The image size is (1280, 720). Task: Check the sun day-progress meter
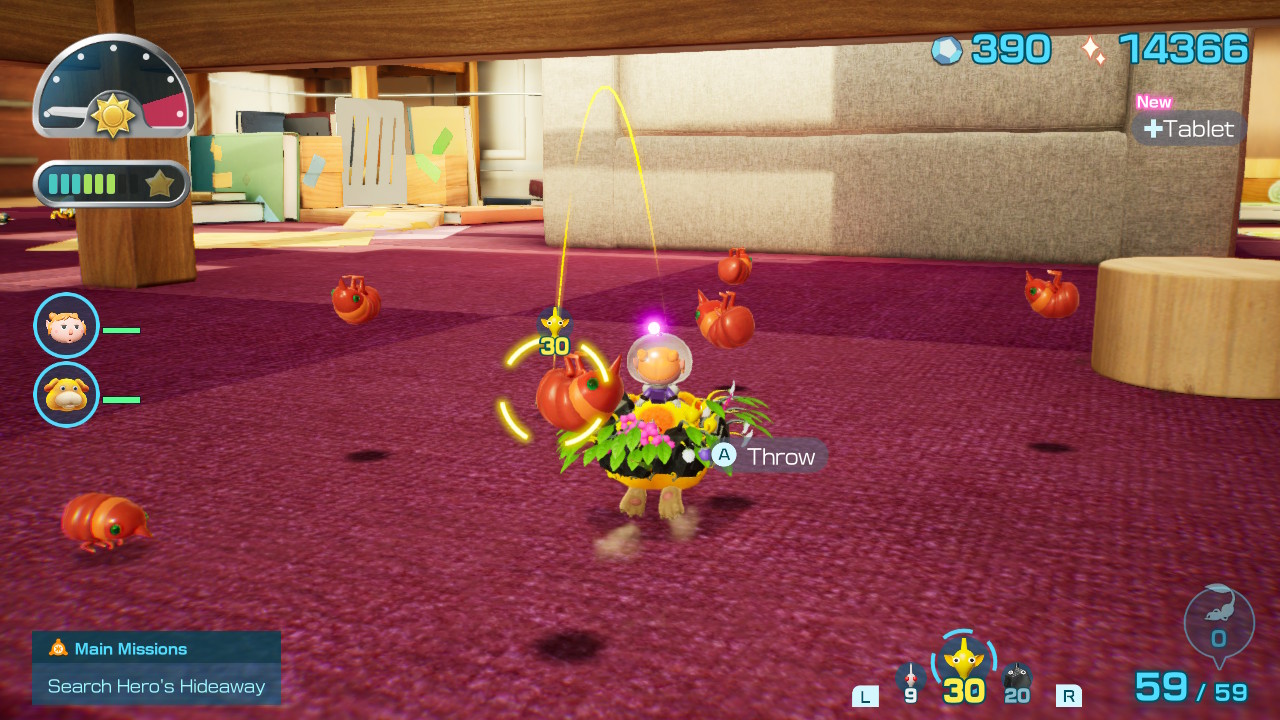click(x=113, y=90)
